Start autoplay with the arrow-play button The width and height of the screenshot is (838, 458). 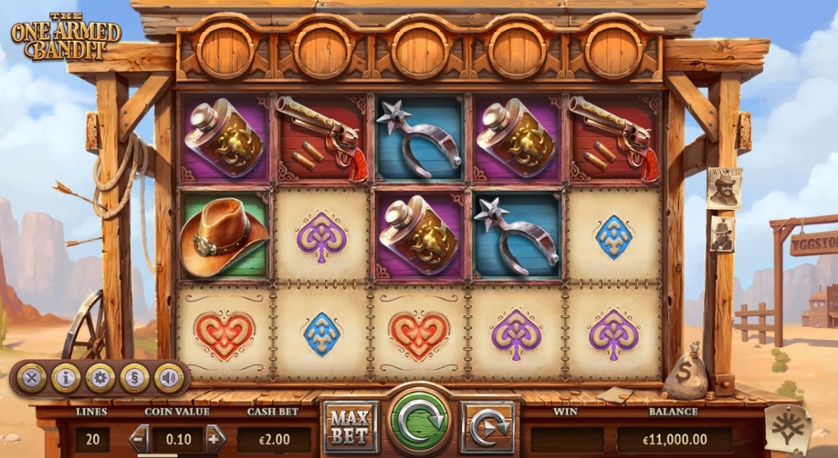pyautogui.click(x=488, y=425)
